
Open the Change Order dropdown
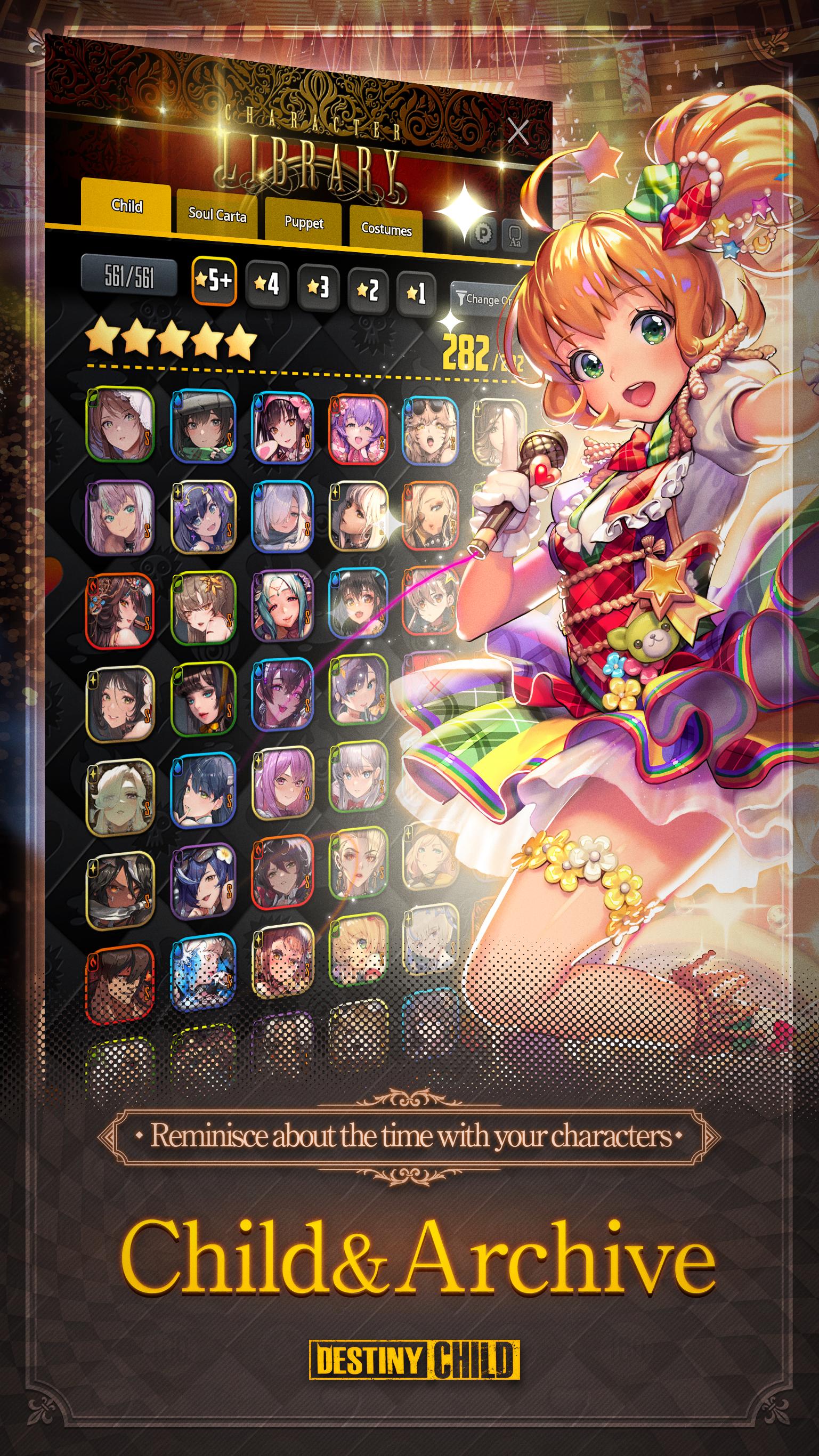tap(492, 301)
